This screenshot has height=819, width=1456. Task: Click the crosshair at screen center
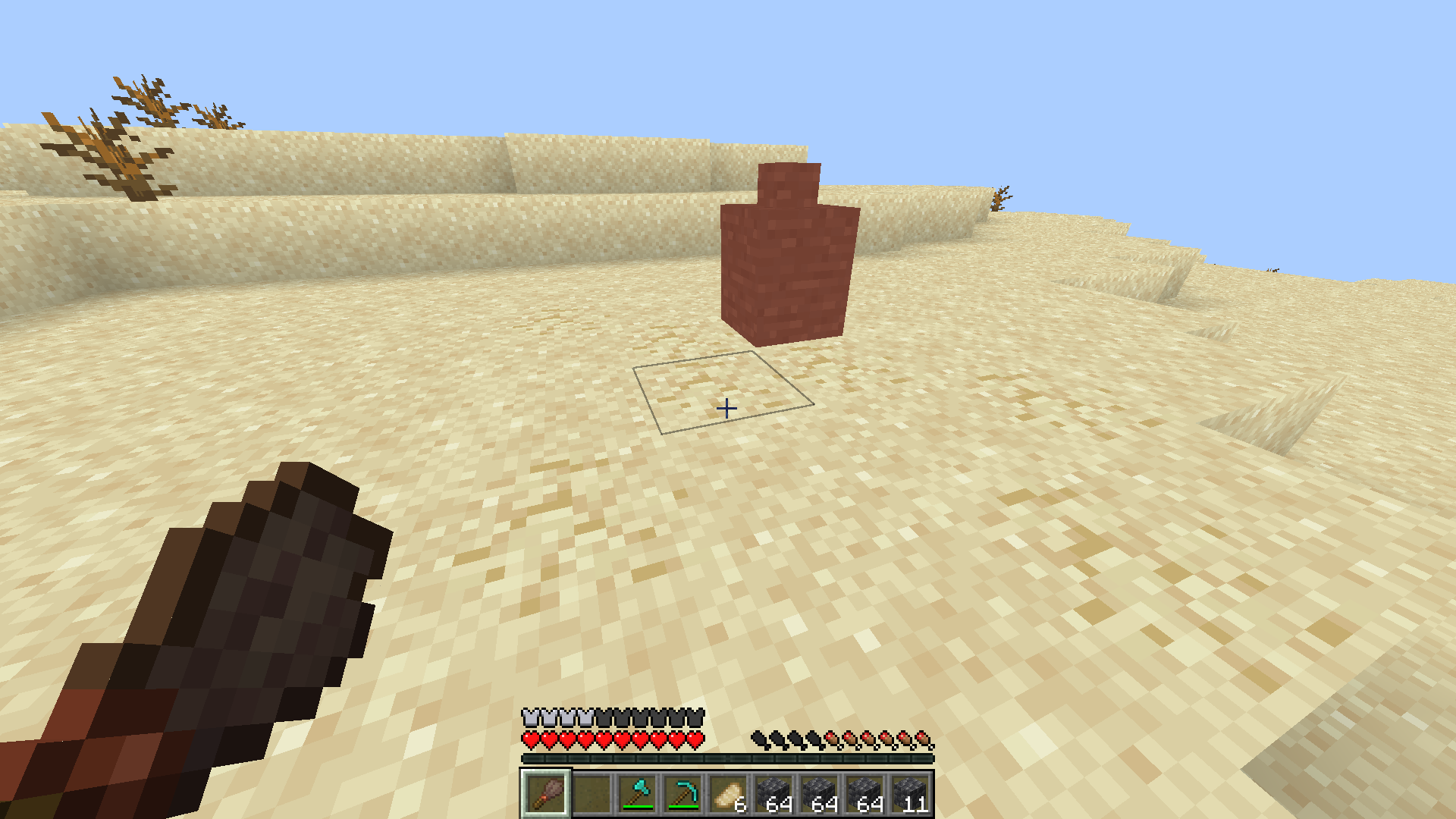[726, 409]
